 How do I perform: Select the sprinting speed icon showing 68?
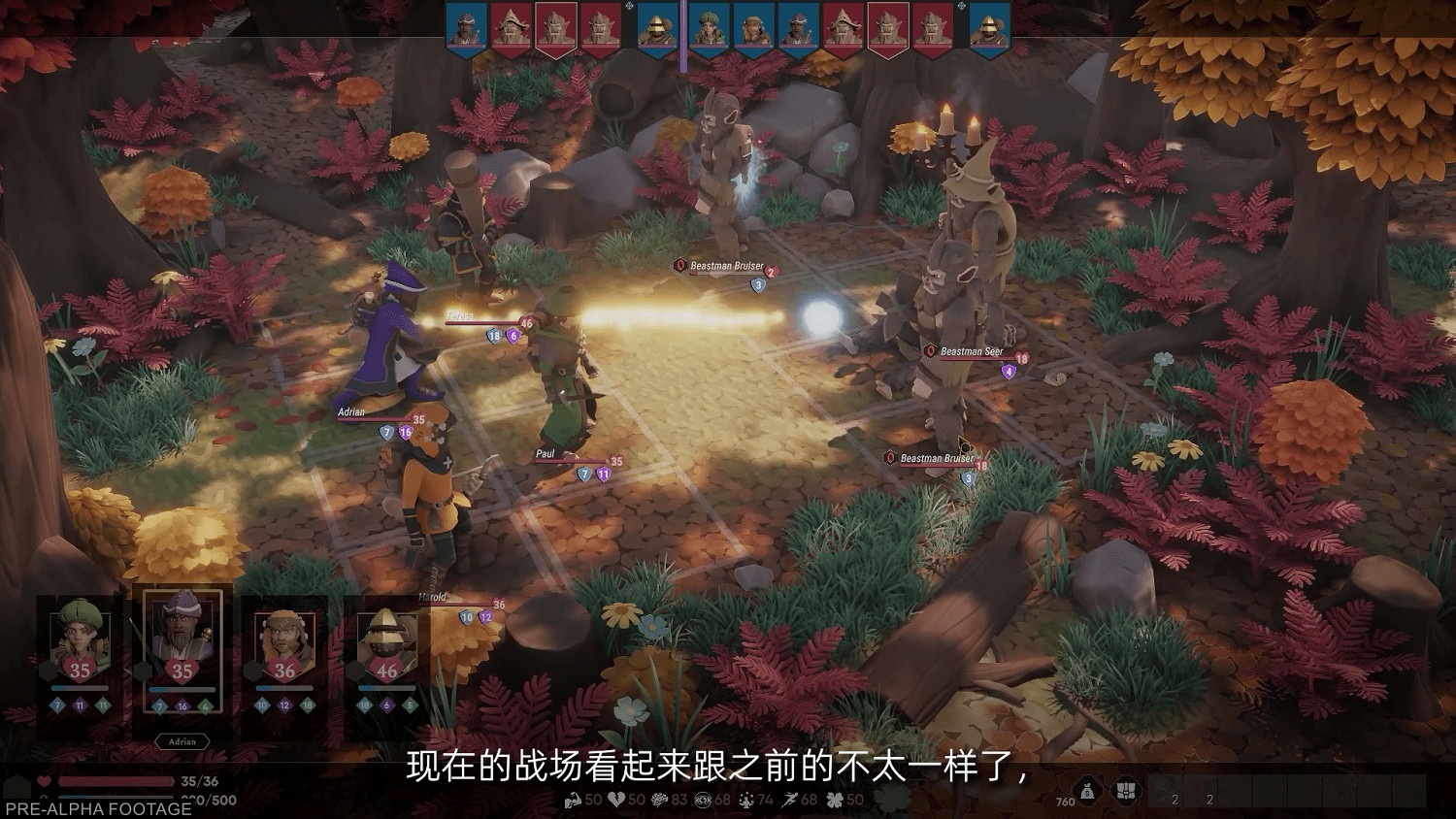[x=788, y=800]
